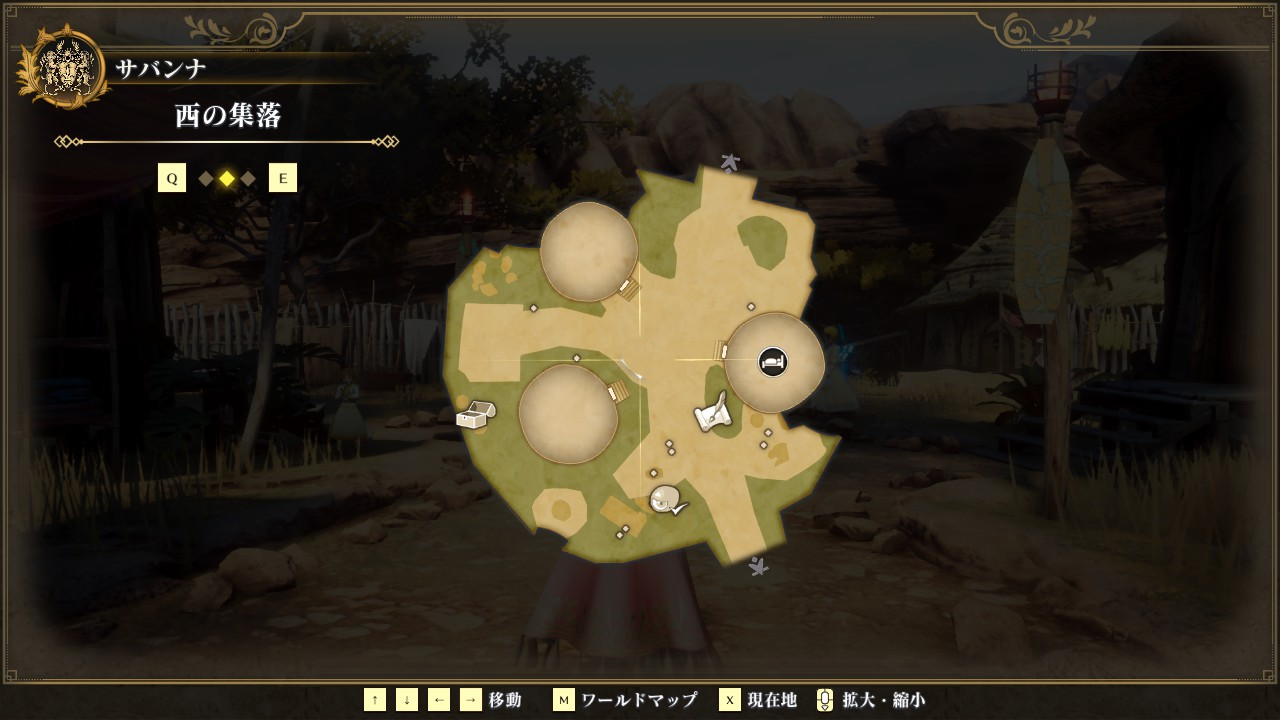Click the north exit marker on the map
Viewport: 1280px width, 720px height.
(x=730, y=163)
